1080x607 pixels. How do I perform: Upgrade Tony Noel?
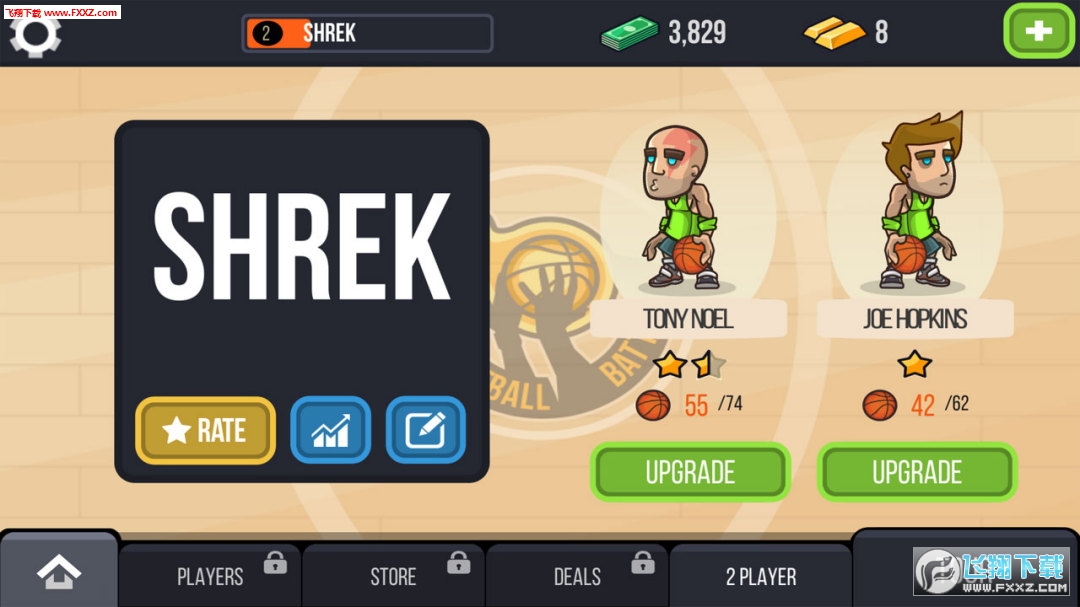point(690,472)
